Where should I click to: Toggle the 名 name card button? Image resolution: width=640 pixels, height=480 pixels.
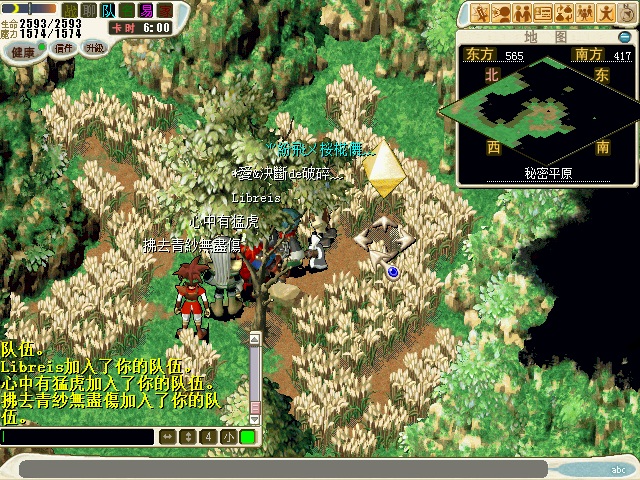coord(127,9)
